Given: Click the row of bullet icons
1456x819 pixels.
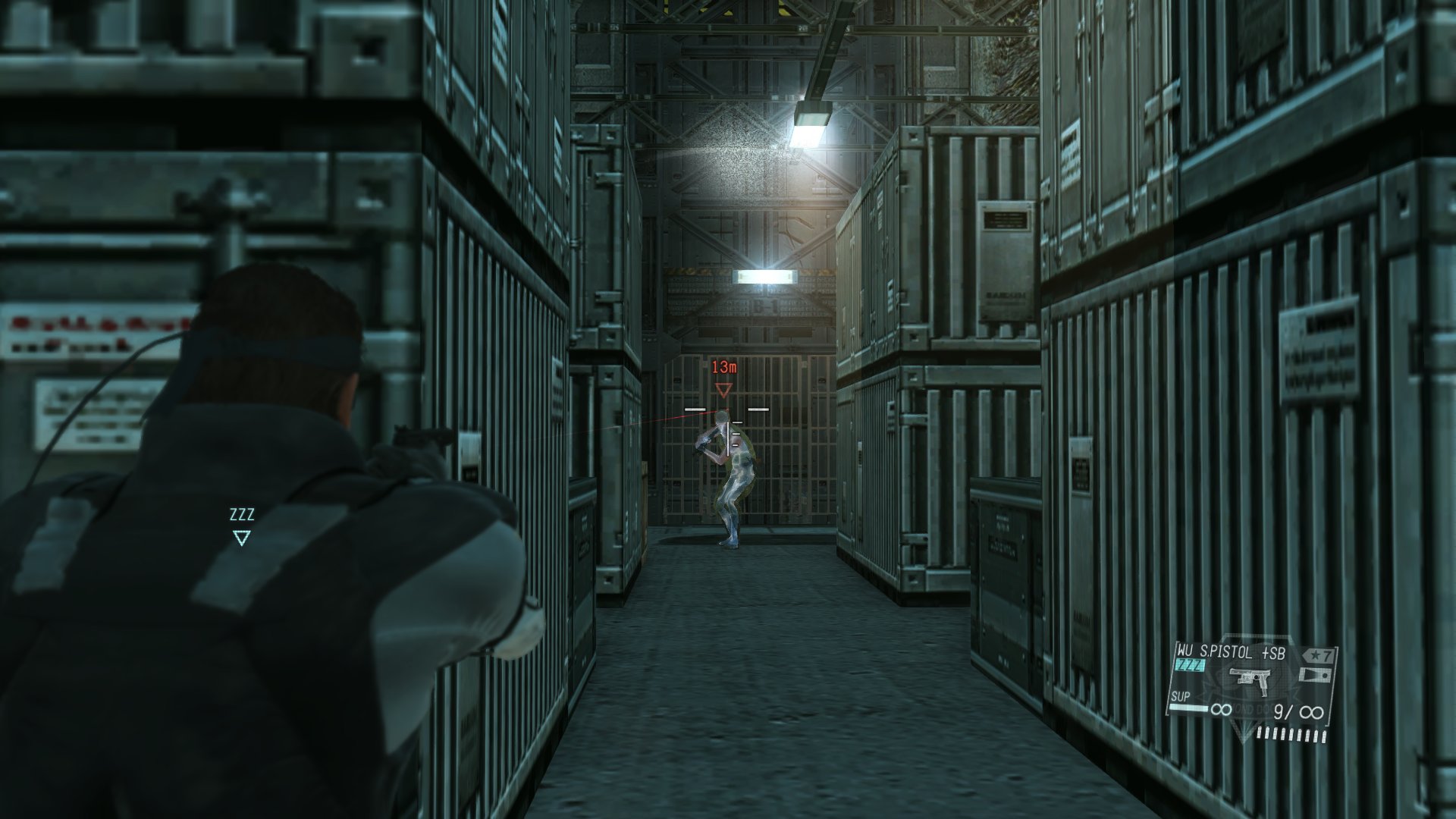Looking at the screenshot, I should (x=1291, y=733).
